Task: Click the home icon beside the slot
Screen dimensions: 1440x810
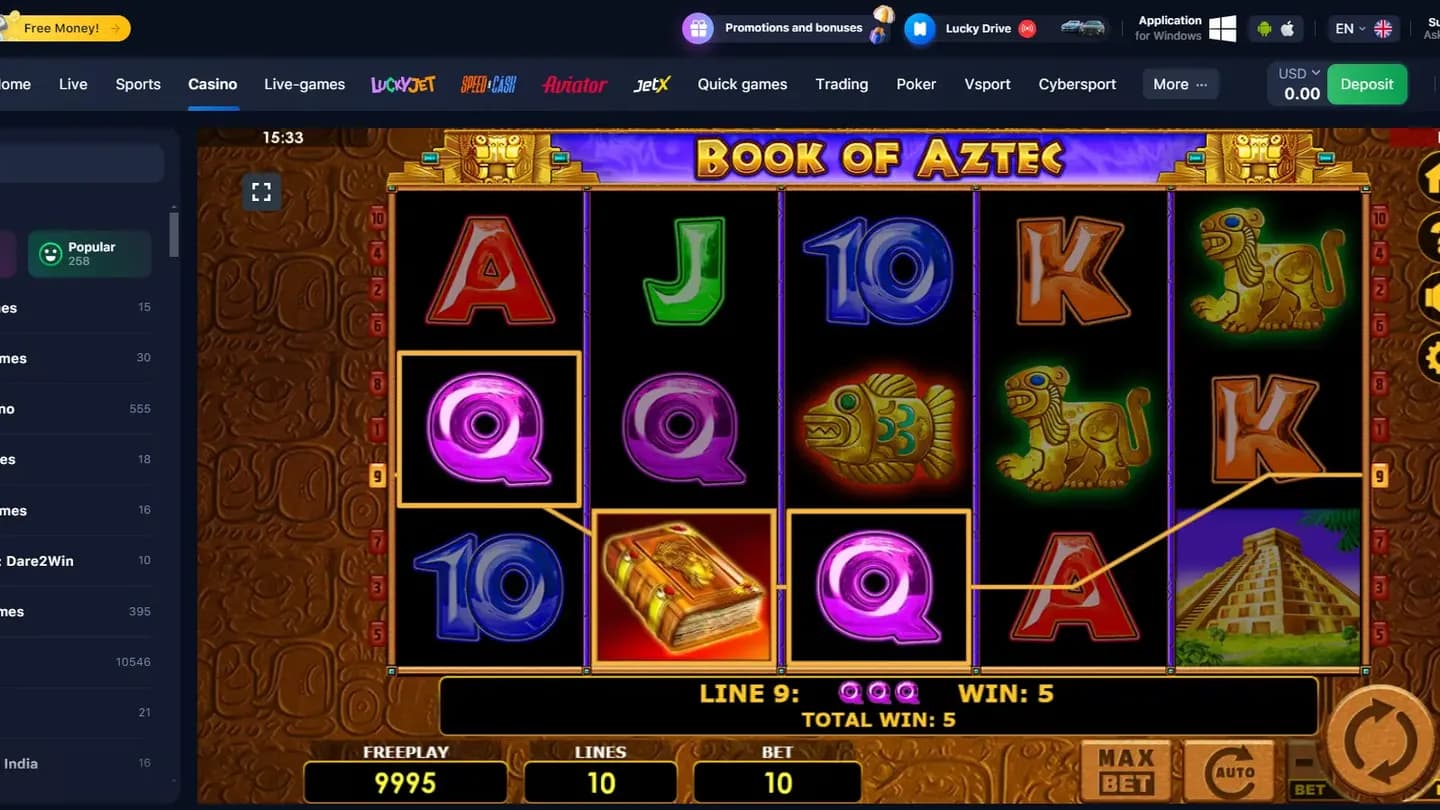Action: click(x=1433, y=179)
